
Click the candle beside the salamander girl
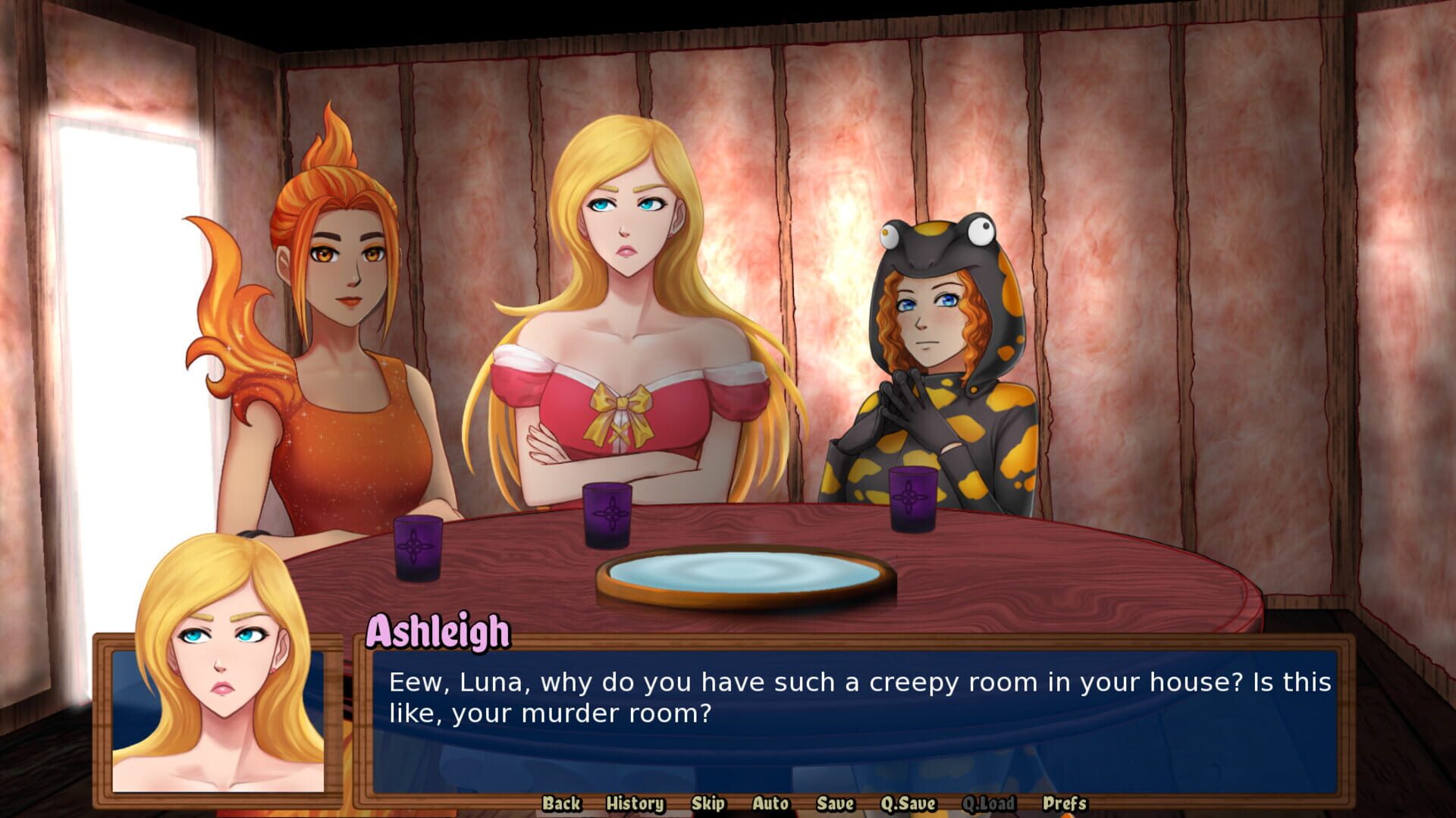coord(910,497)
